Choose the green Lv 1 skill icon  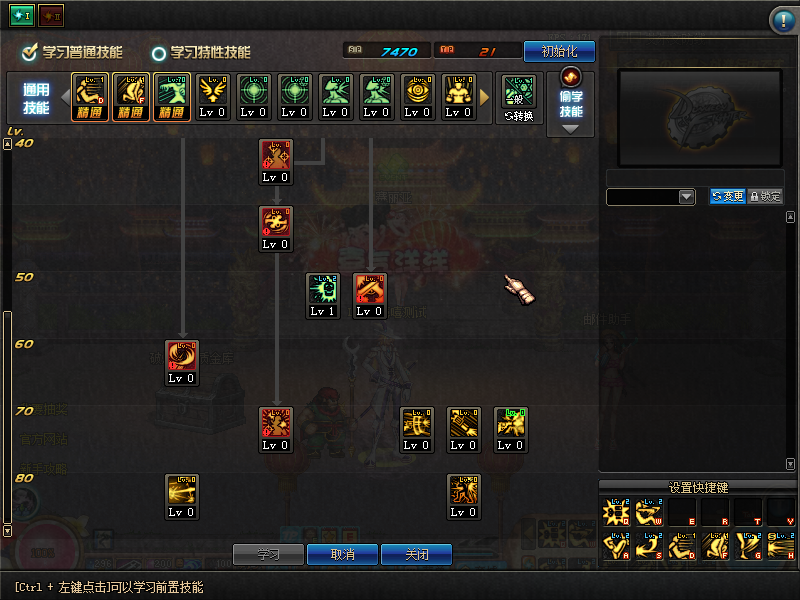coord(323,290)
